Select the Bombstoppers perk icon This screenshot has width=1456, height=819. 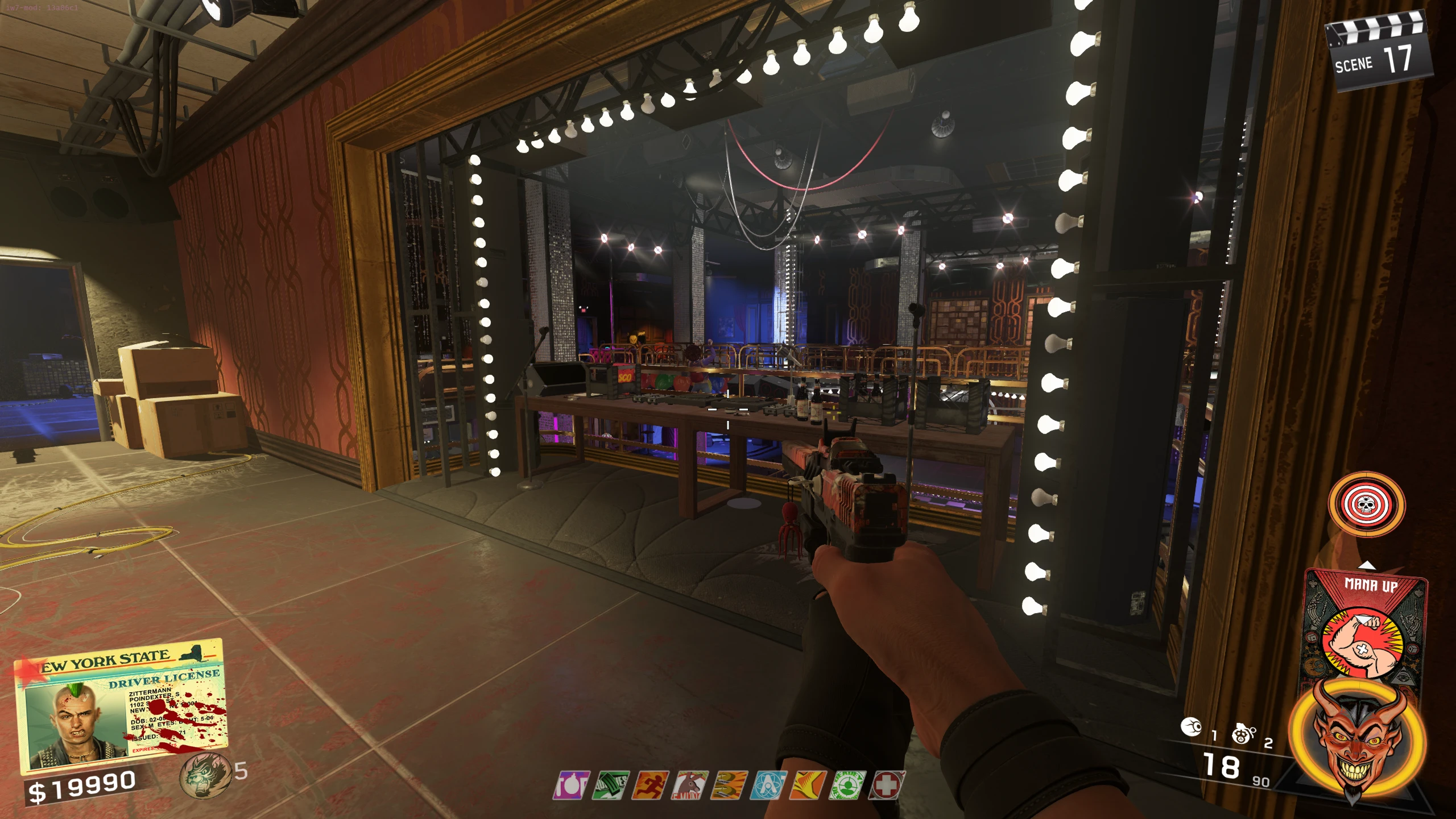pyautogui.click(x=572, y=785)
